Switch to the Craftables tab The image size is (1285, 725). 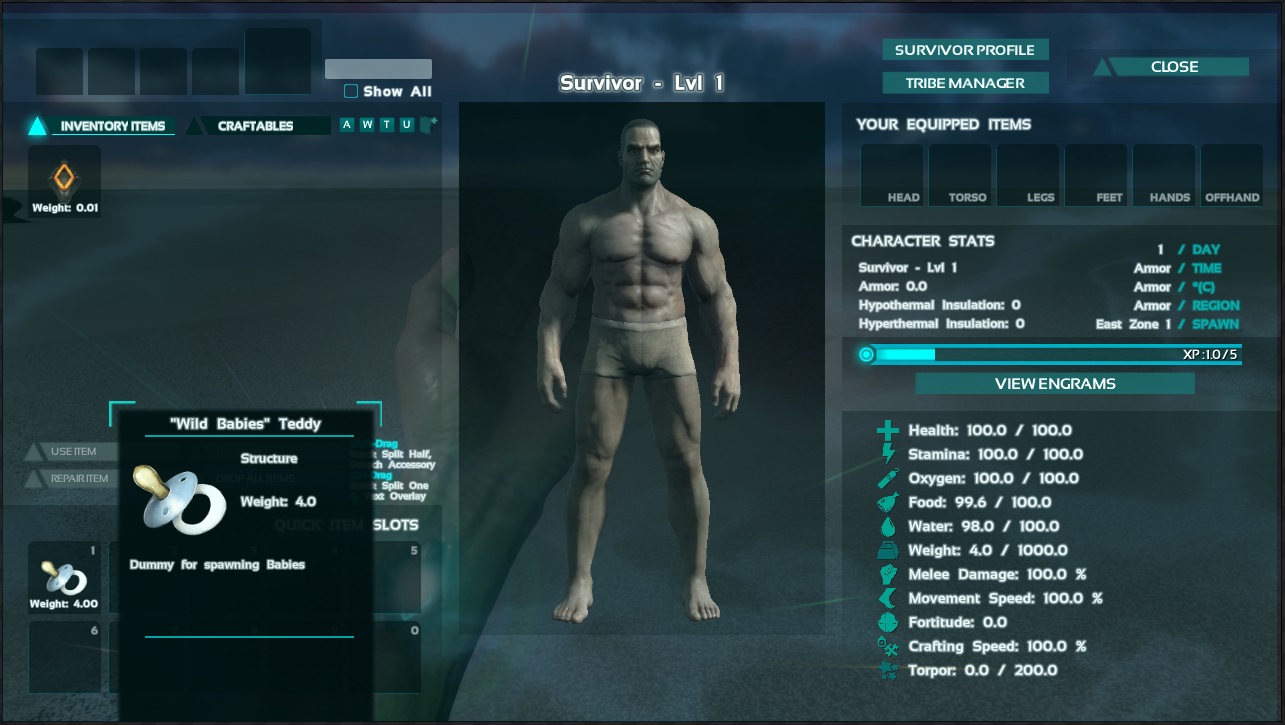256,126
